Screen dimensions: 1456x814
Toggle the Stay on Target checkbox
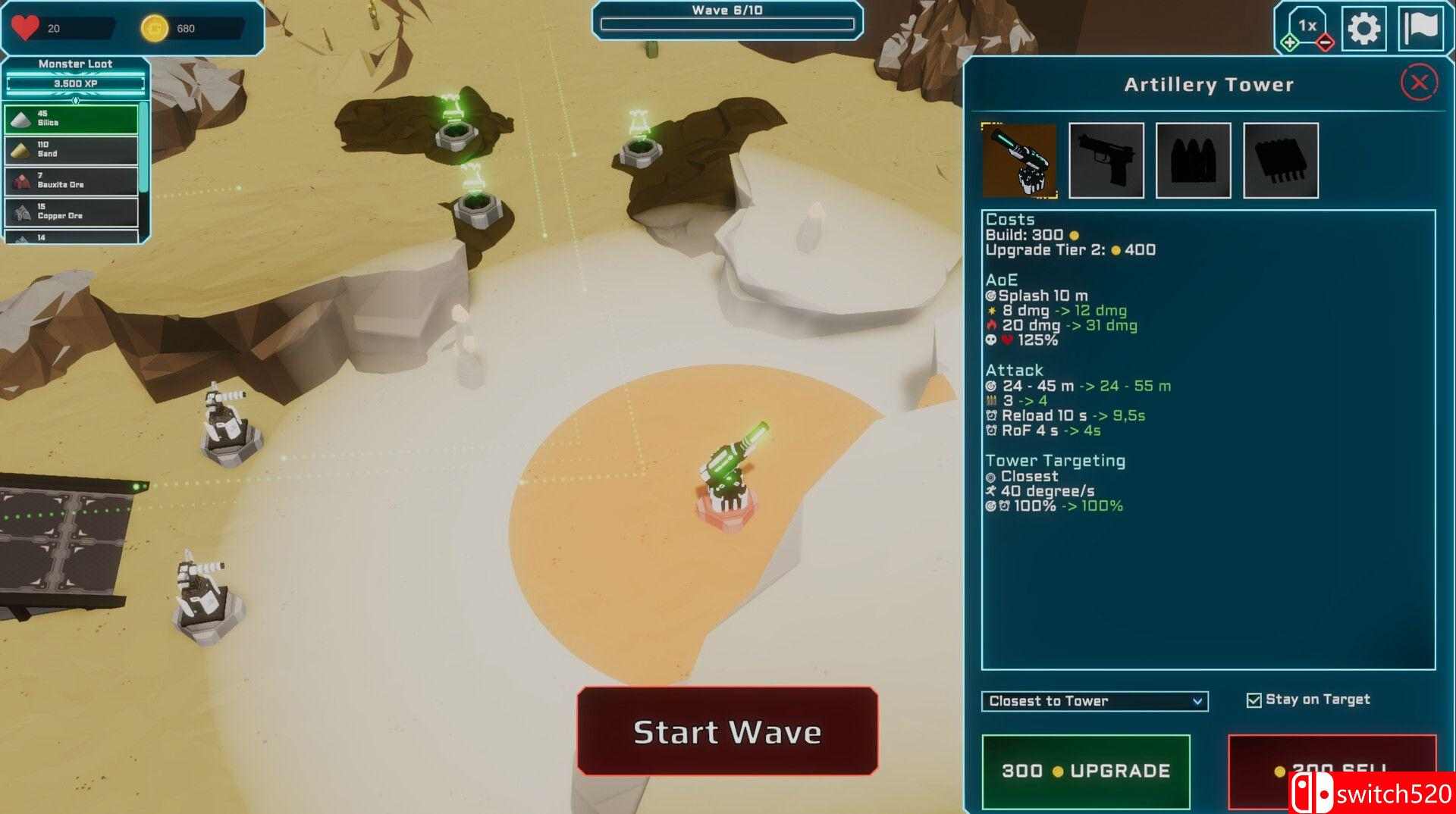click(x=1253, y=700)
